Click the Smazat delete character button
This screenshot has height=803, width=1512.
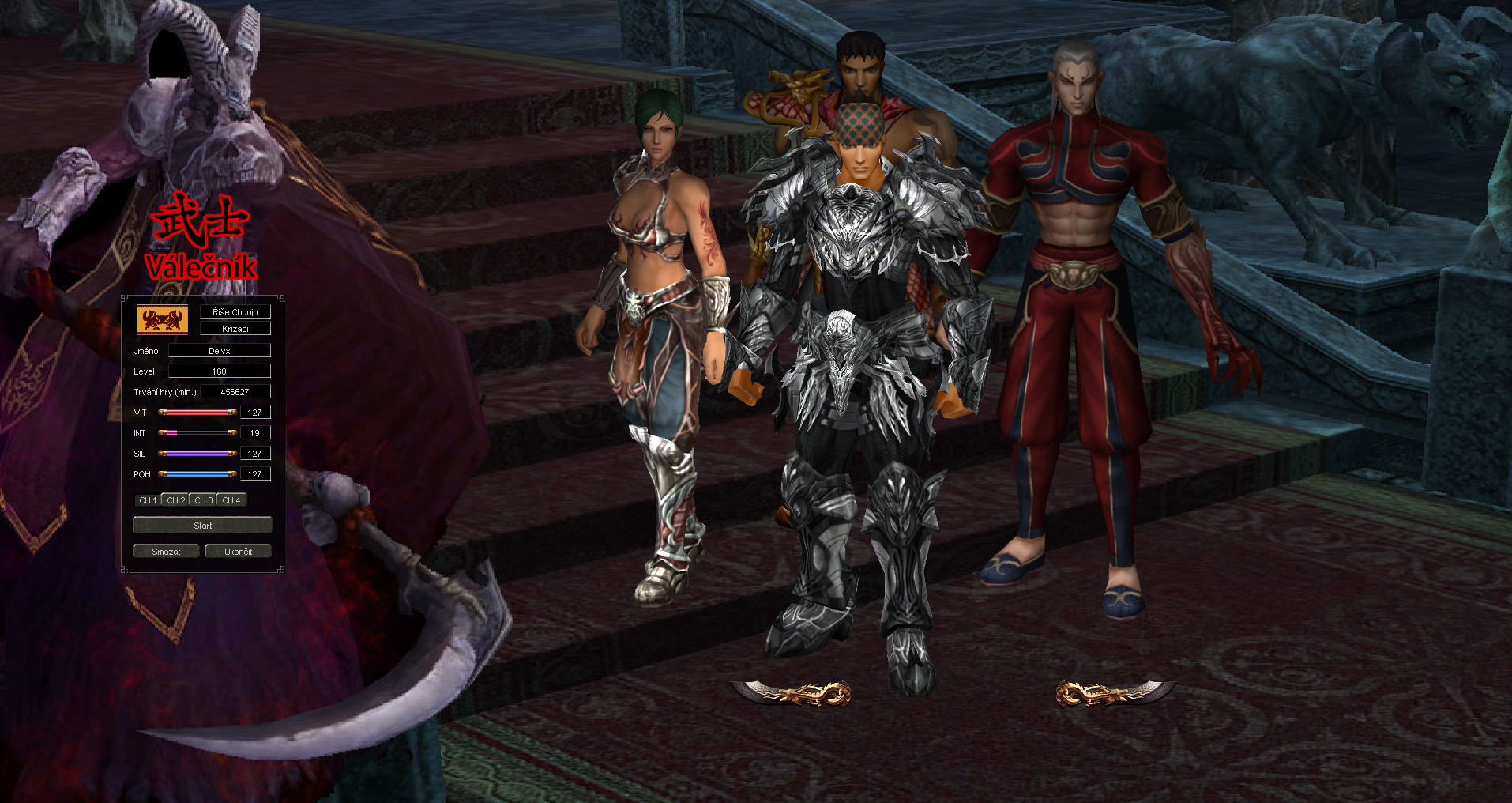pyautogui.click(x=166, y=552)
